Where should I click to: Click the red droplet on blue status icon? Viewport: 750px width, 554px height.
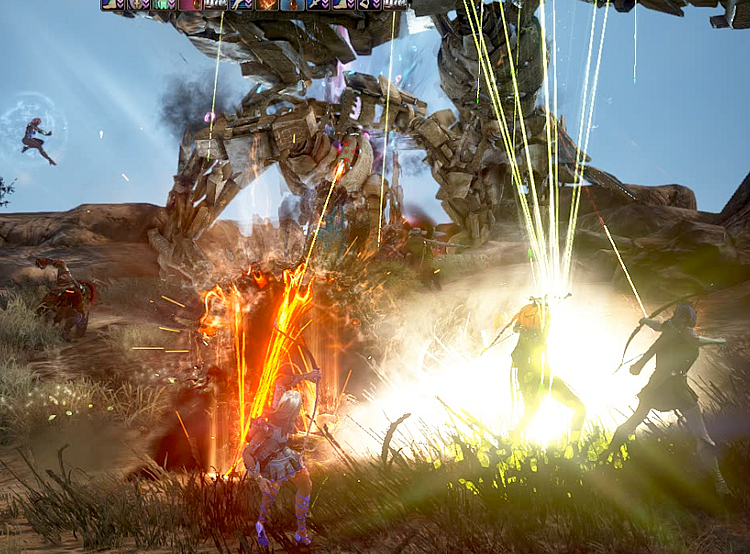click(291, 4)
